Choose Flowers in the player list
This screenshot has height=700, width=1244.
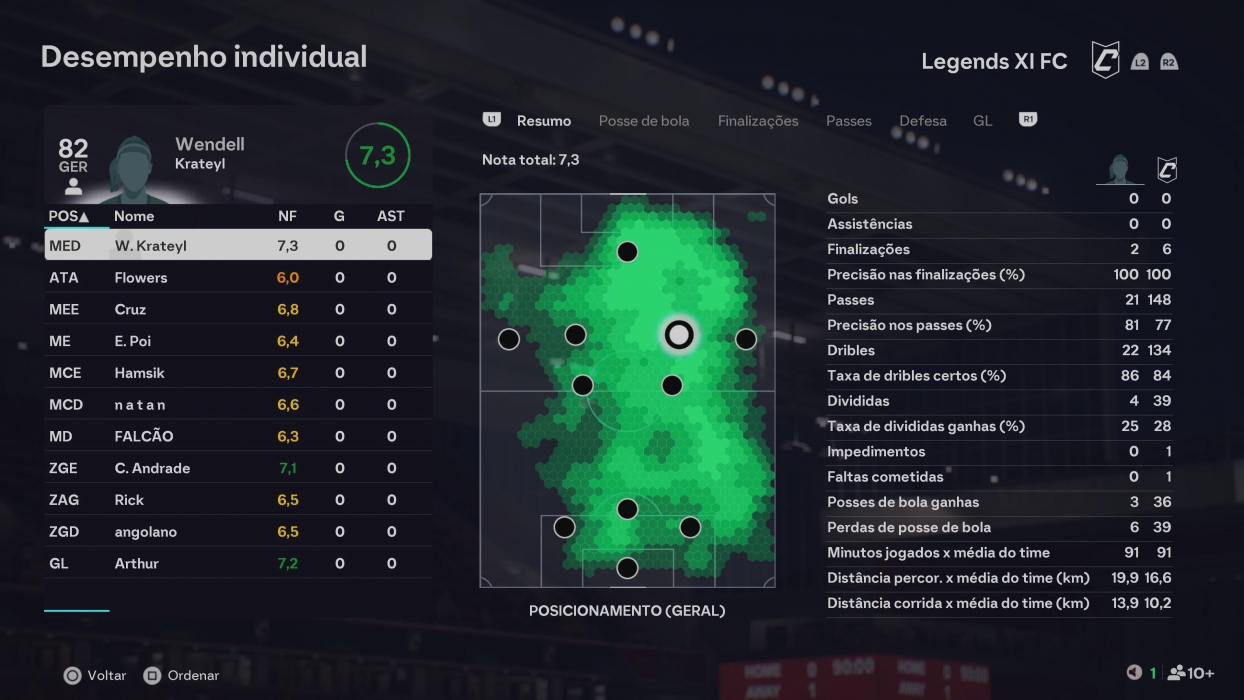click(x=238, y=278)
